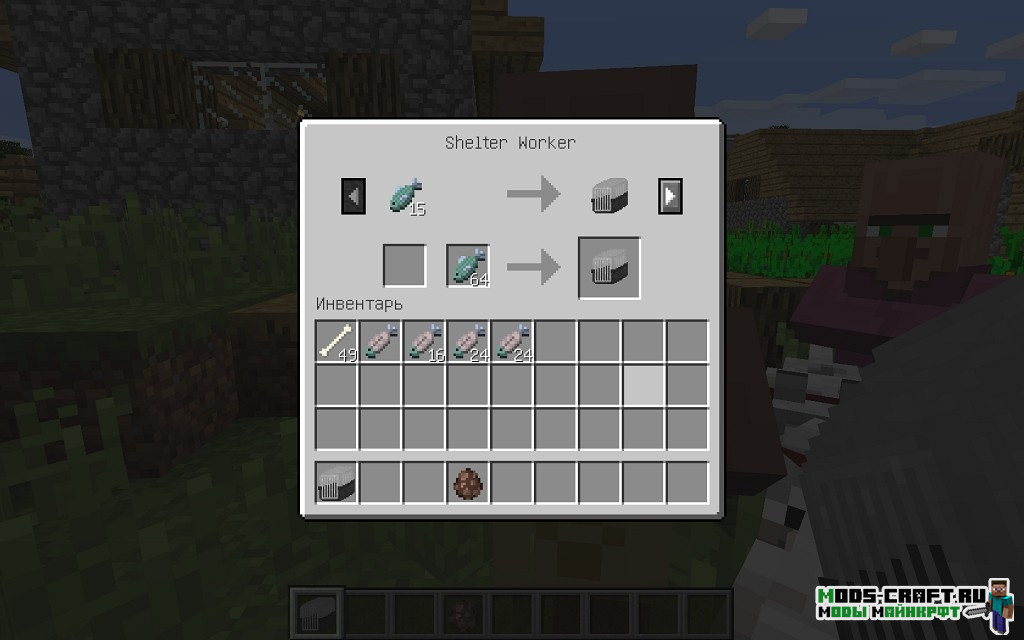Viewport: 1024px width, 640px height.
Task: Pick up the 64 fish in the trade input
Action: pyautogui.click(x=468, y=267)
